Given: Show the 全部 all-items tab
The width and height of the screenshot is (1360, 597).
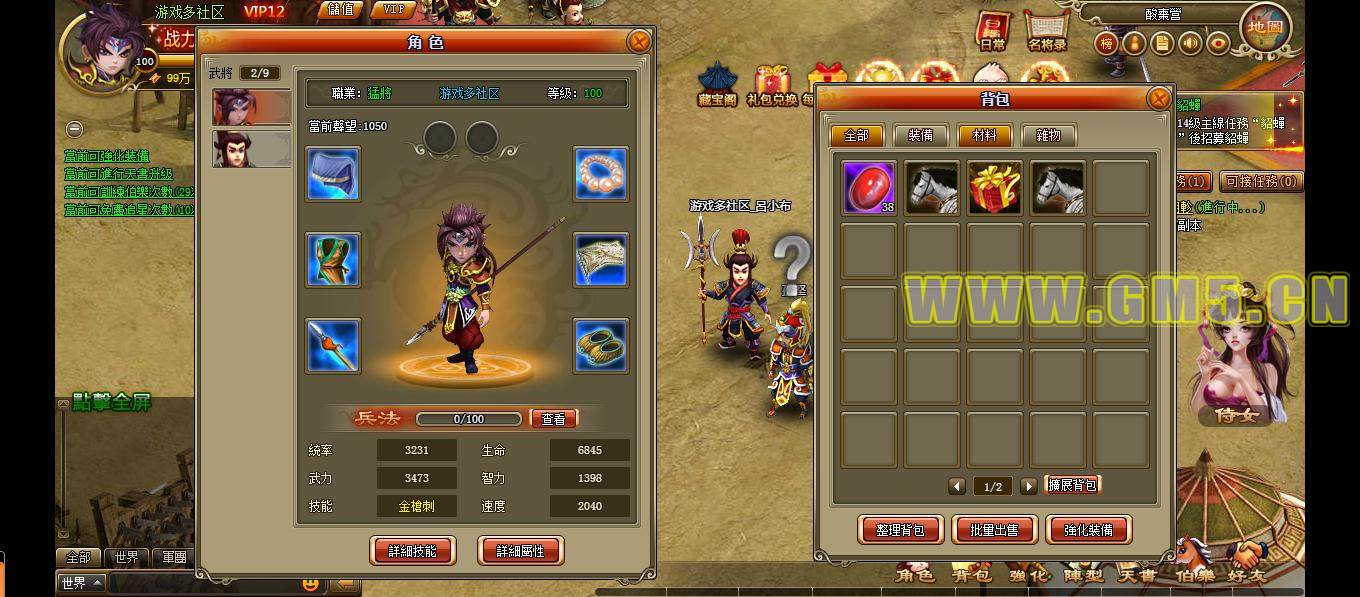Looking at the screenshot, I should (857, 136).
